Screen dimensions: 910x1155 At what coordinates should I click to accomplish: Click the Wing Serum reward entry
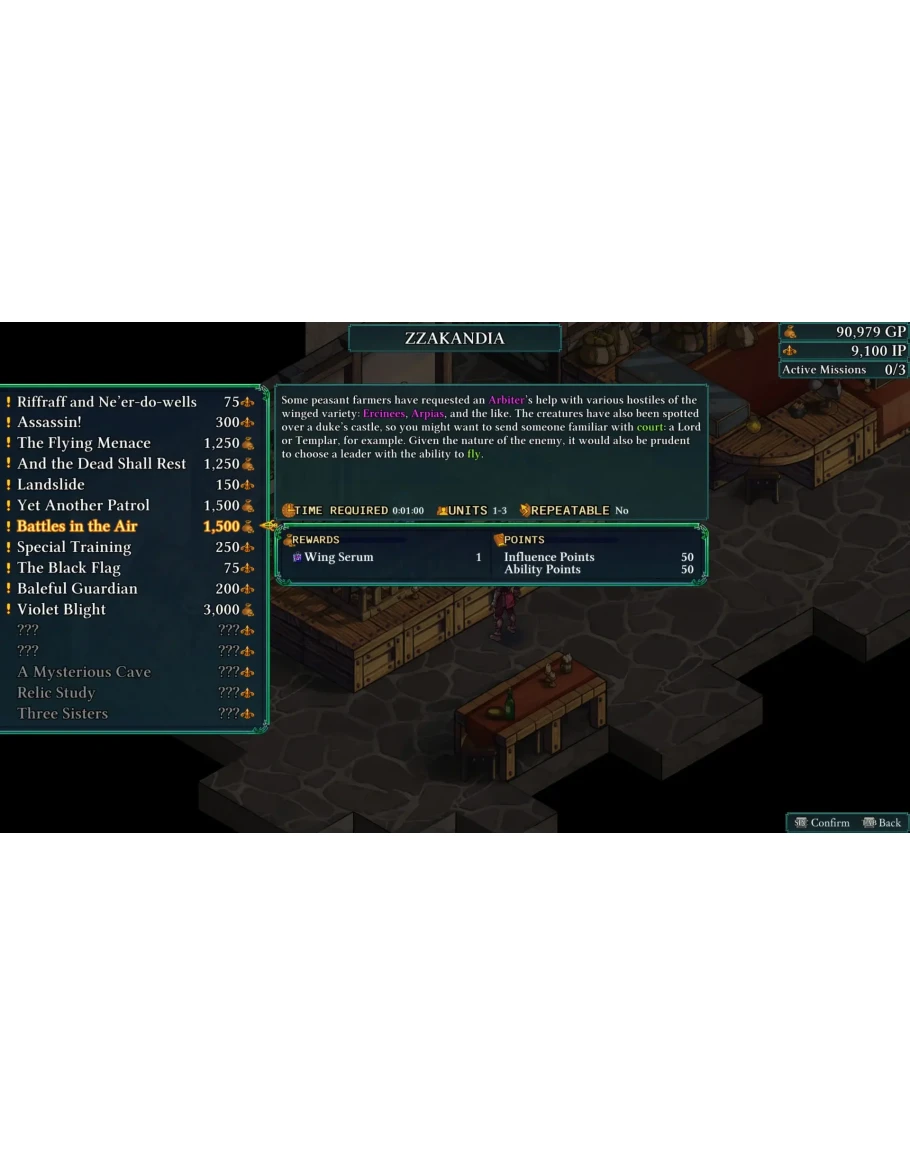(338, 558)
